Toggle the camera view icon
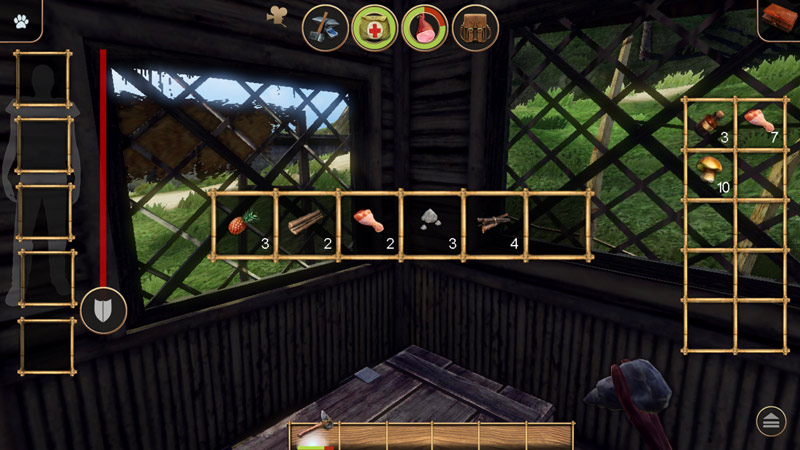 pos(278,15)
